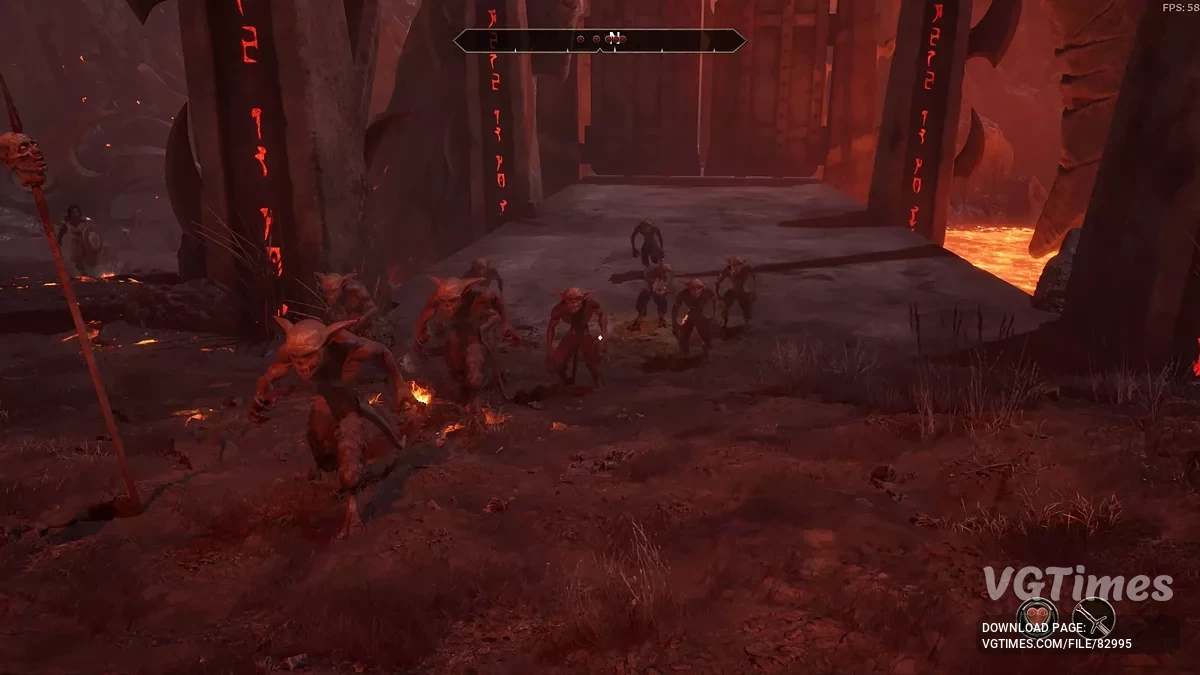Click the compass bar's north marker
Image resolution: width=1200 pixels, height=675 pixels.
(x=614, y=38)
